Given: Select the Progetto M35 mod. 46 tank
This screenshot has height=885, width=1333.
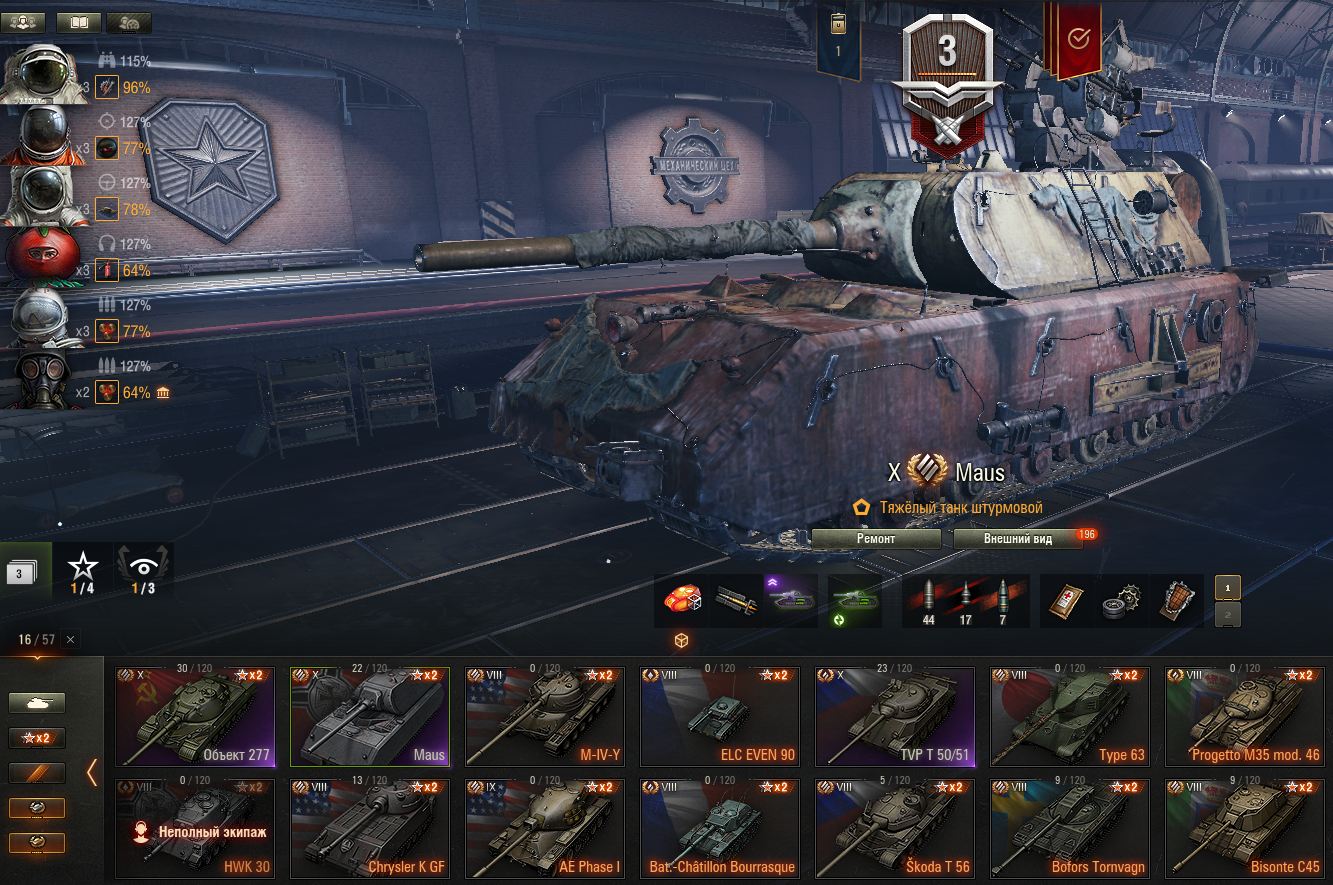Looking at the screenshot, I should 1245,716.
